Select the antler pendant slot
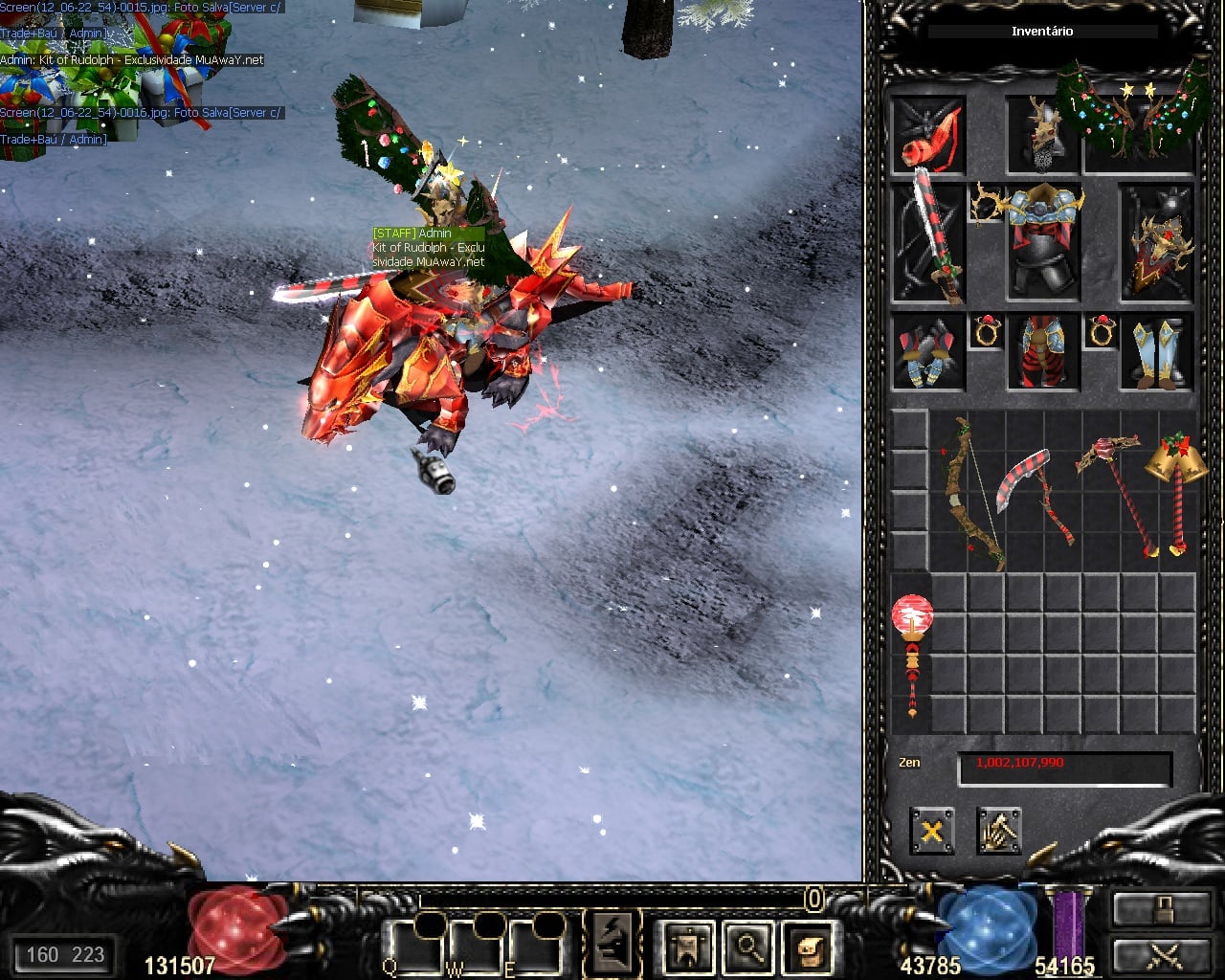 point(986,201)
